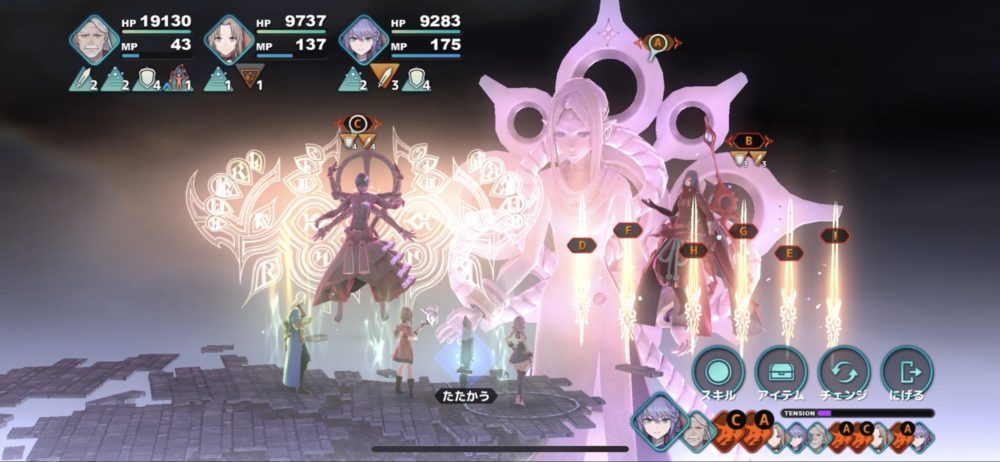Tap the チェンジ change button

[844, 372]
